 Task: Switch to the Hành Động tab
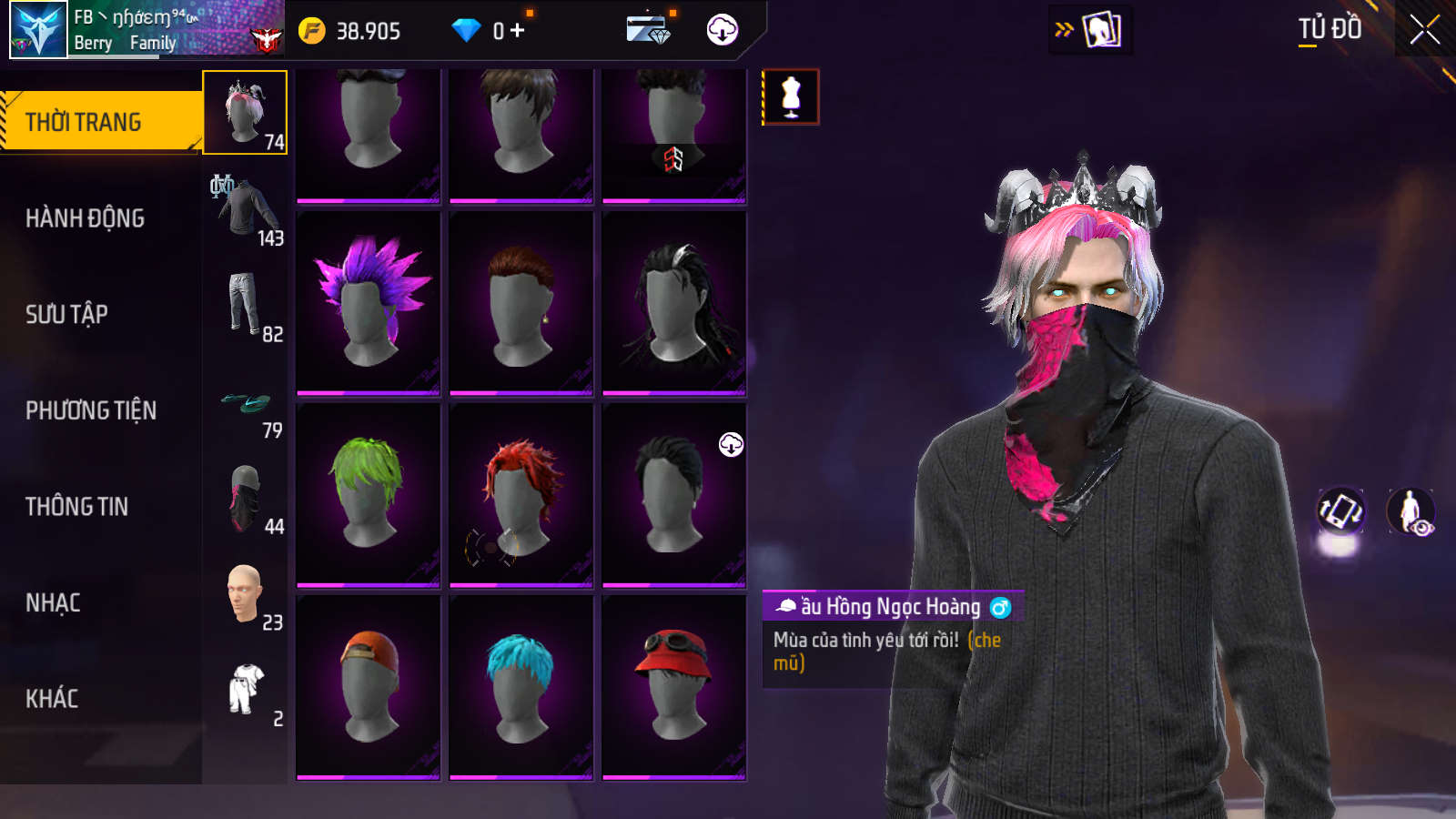pos(85,218)
